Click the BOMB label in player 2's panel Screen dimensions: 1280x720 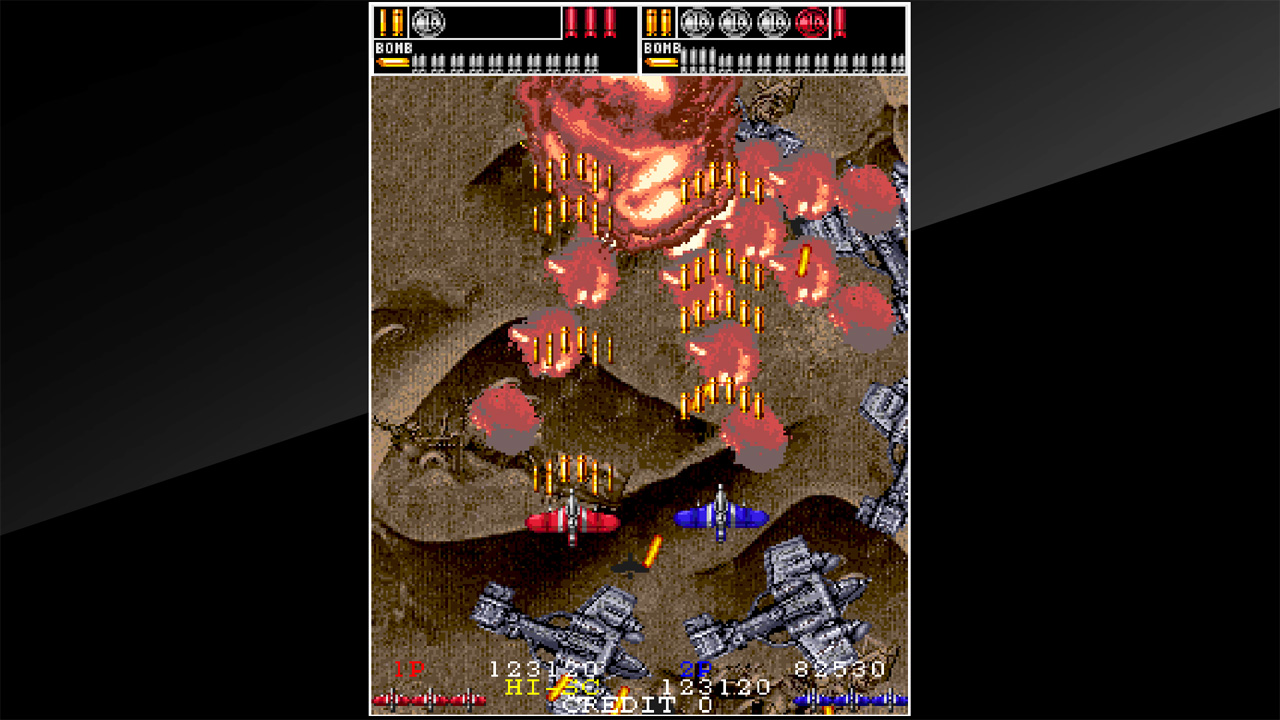coord(661,47)
